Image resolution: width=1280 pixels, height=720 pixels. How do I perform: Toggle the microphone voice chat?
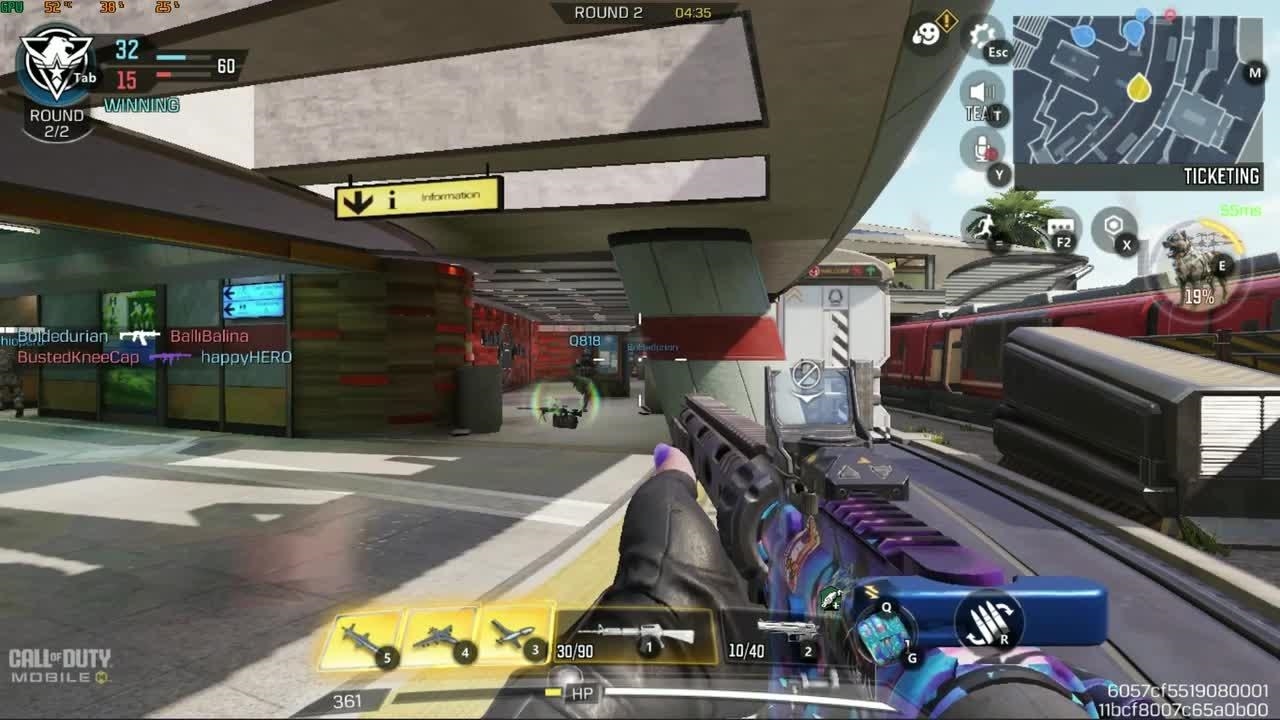982,150
